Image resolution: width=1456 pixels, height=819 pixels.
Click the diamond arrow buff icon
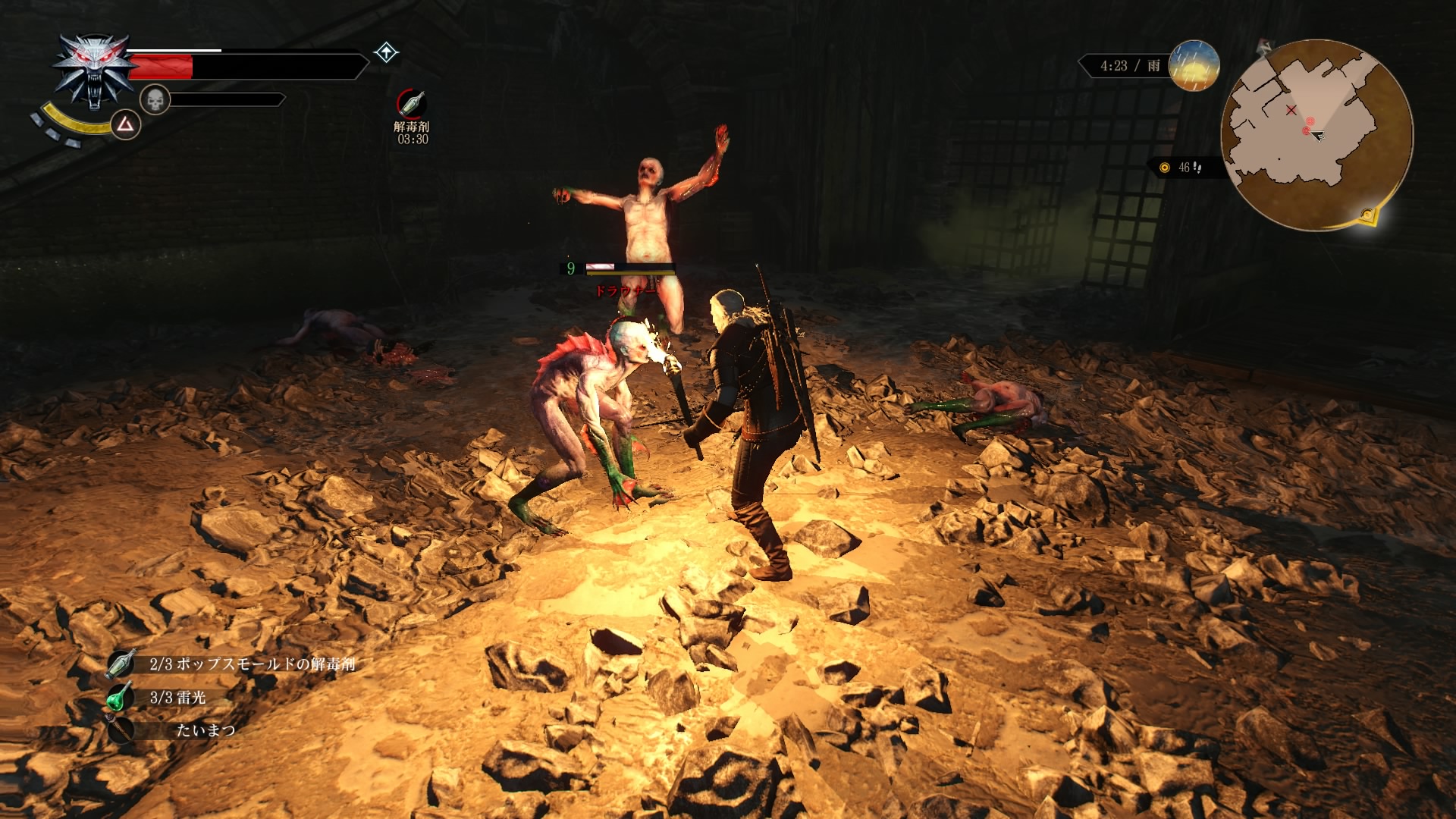pos(387,52)
